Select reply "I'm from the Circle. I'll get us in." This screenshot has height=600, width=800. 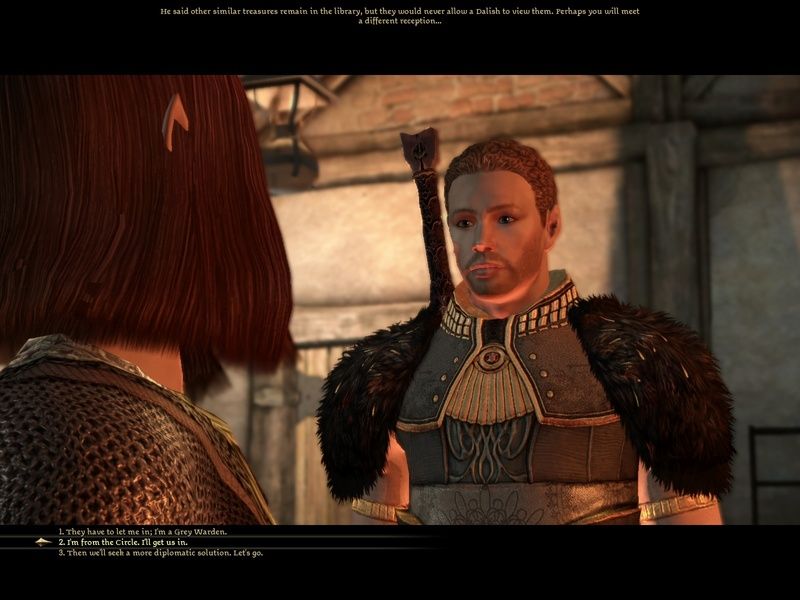point(130,542)
